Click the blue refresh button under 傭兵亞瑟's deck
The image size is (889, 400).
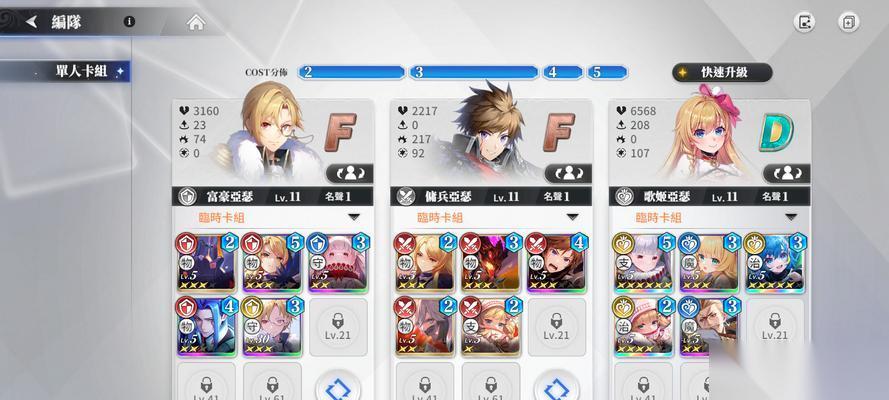click(x=555, y=387)
